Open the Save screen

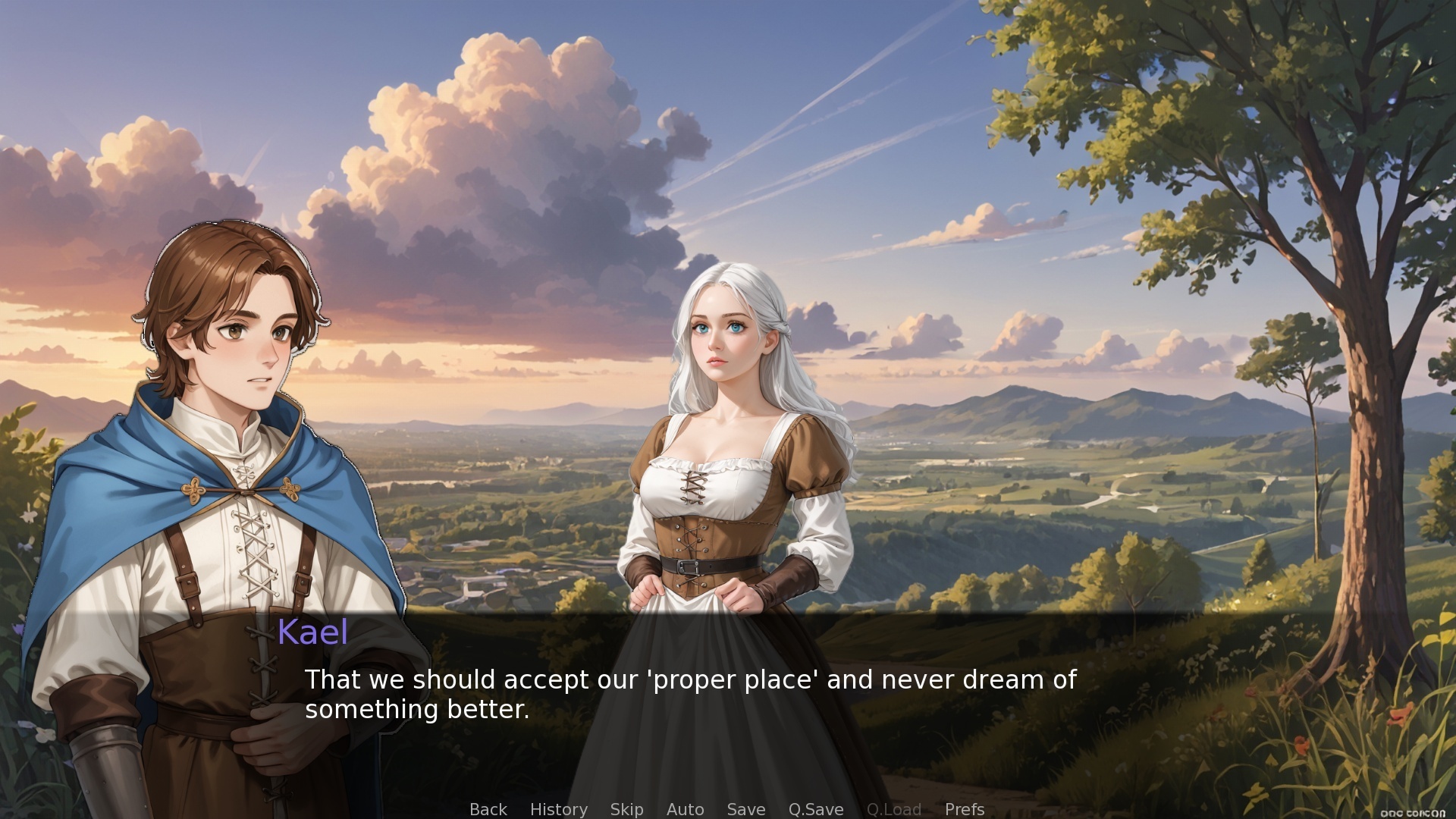[x=745, y=809]
